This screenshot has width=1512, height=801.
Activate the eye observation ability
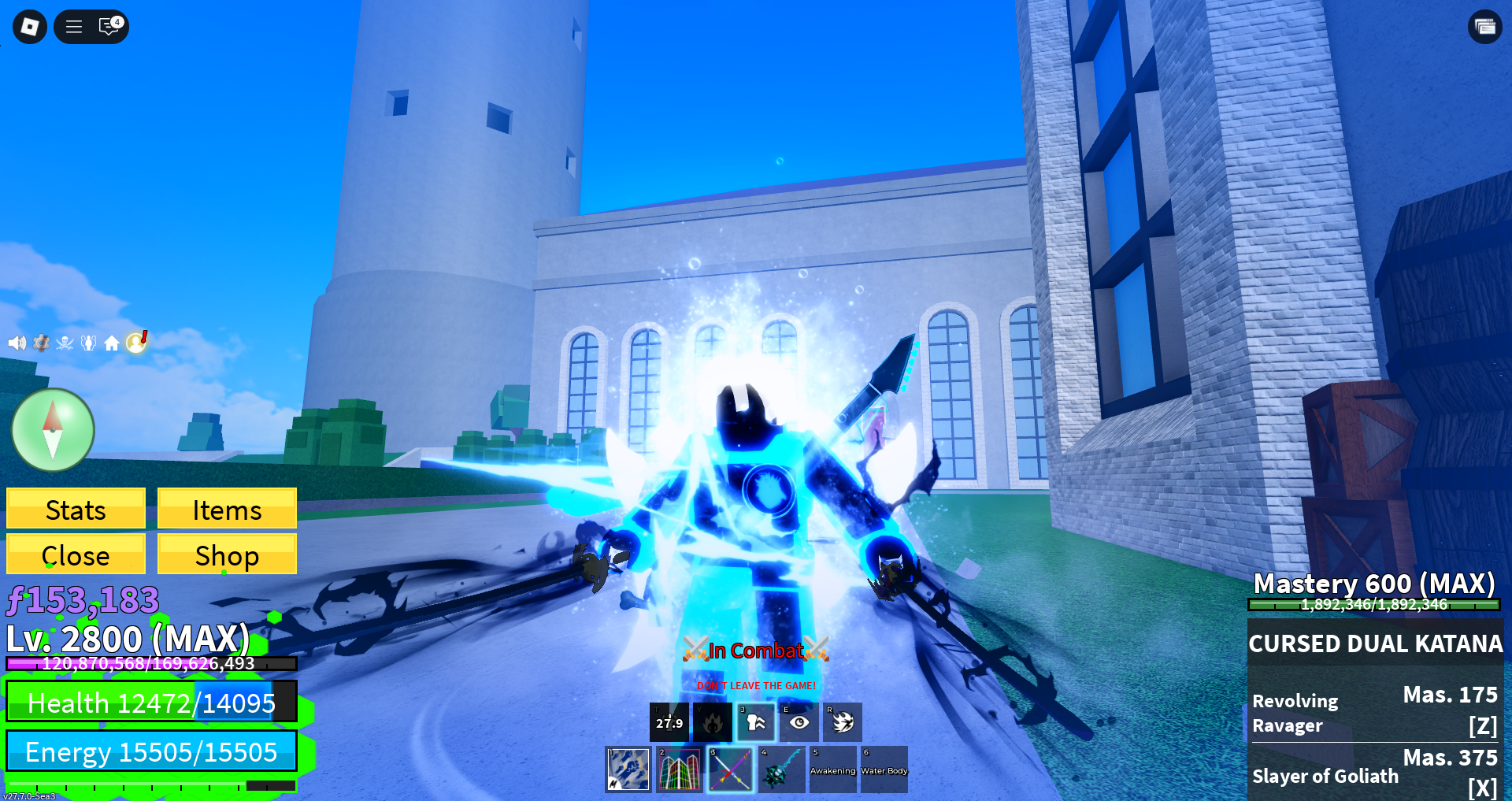click(x=799, y=722)
